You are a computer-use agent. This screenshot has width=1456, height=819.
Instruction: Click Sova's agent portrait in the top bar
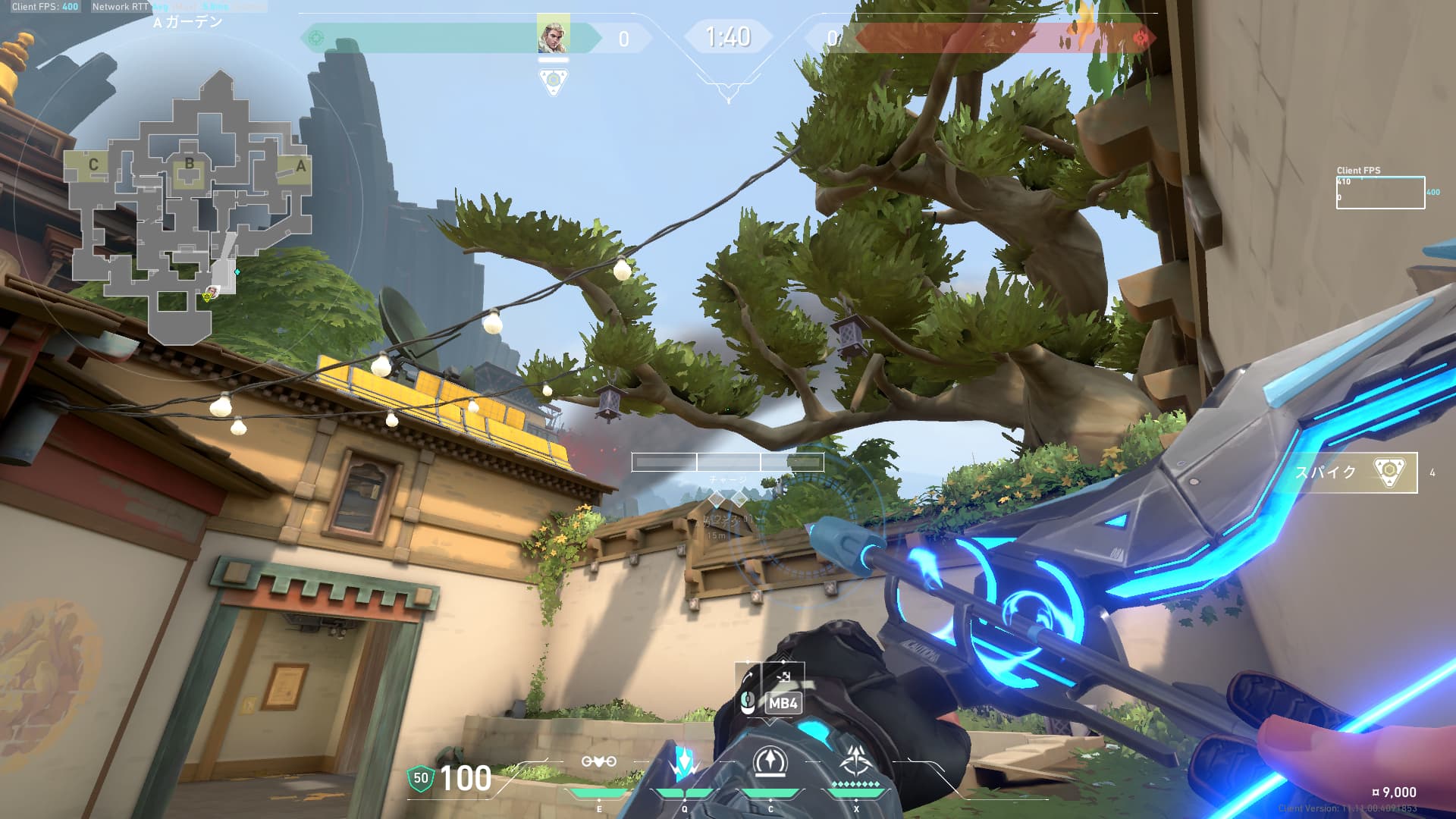click(553, 36)
